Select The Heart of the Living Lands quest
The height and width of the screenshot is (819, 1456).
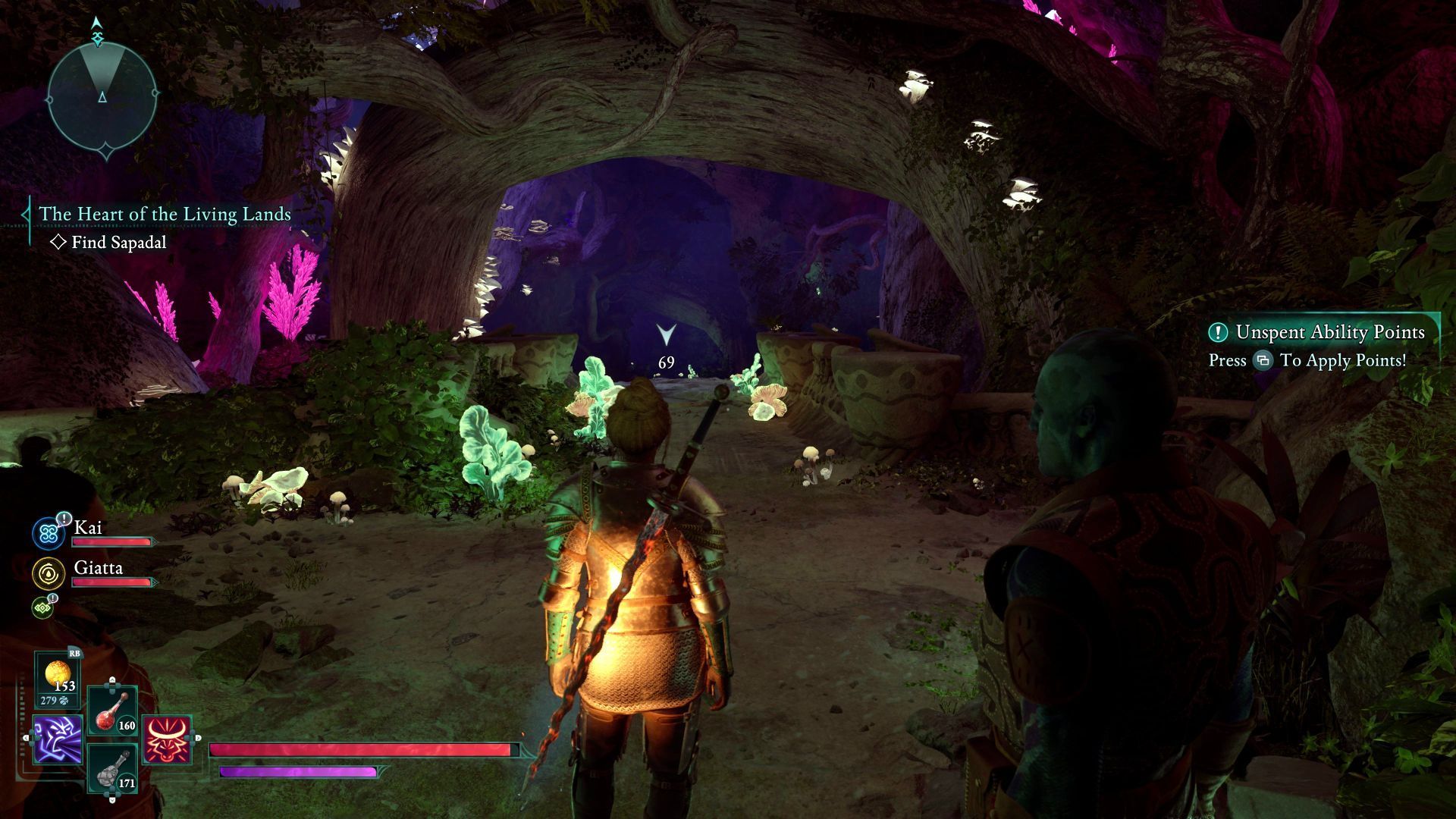point(165,215)
